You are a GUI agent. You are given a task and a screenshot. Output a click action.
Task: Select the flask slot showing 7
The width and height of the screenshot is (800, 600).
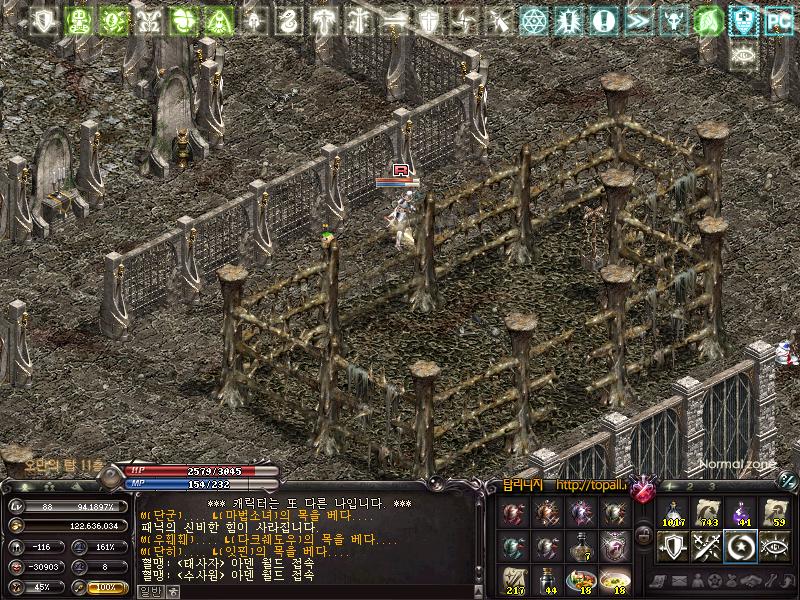tap(581, 546)
